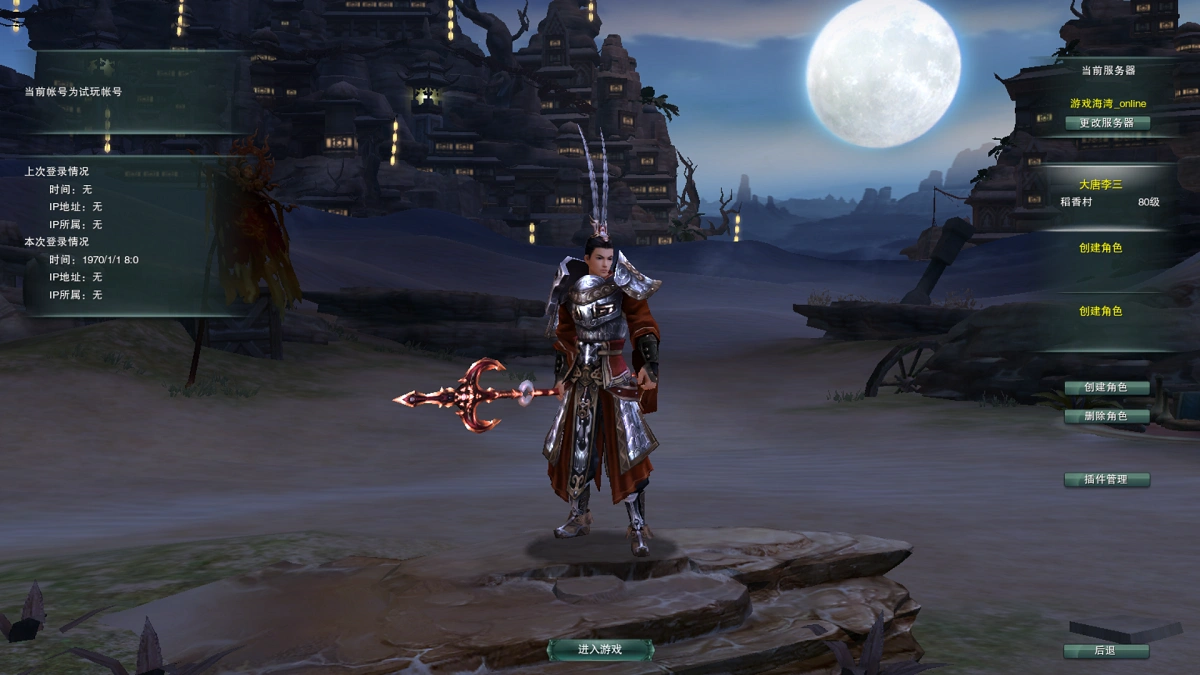This screenshot has height=675, width=1200.
Task: Click the 进入游戏 enter game button
Action: pyautogui.click(x=600, y=649)
